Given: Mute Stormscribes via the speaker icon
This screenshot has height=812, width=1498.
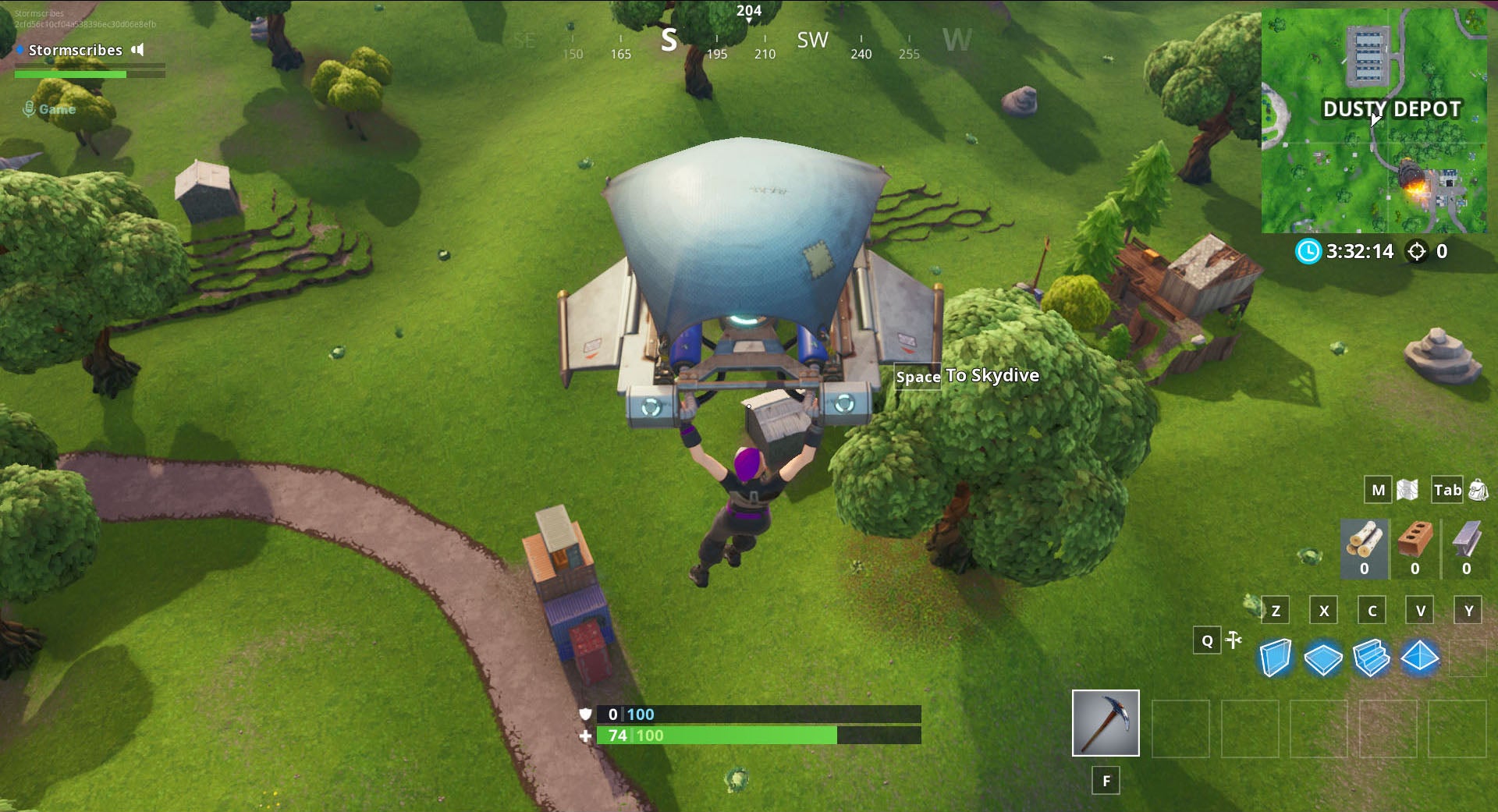Looking at the screenshot, I should 139,50.
